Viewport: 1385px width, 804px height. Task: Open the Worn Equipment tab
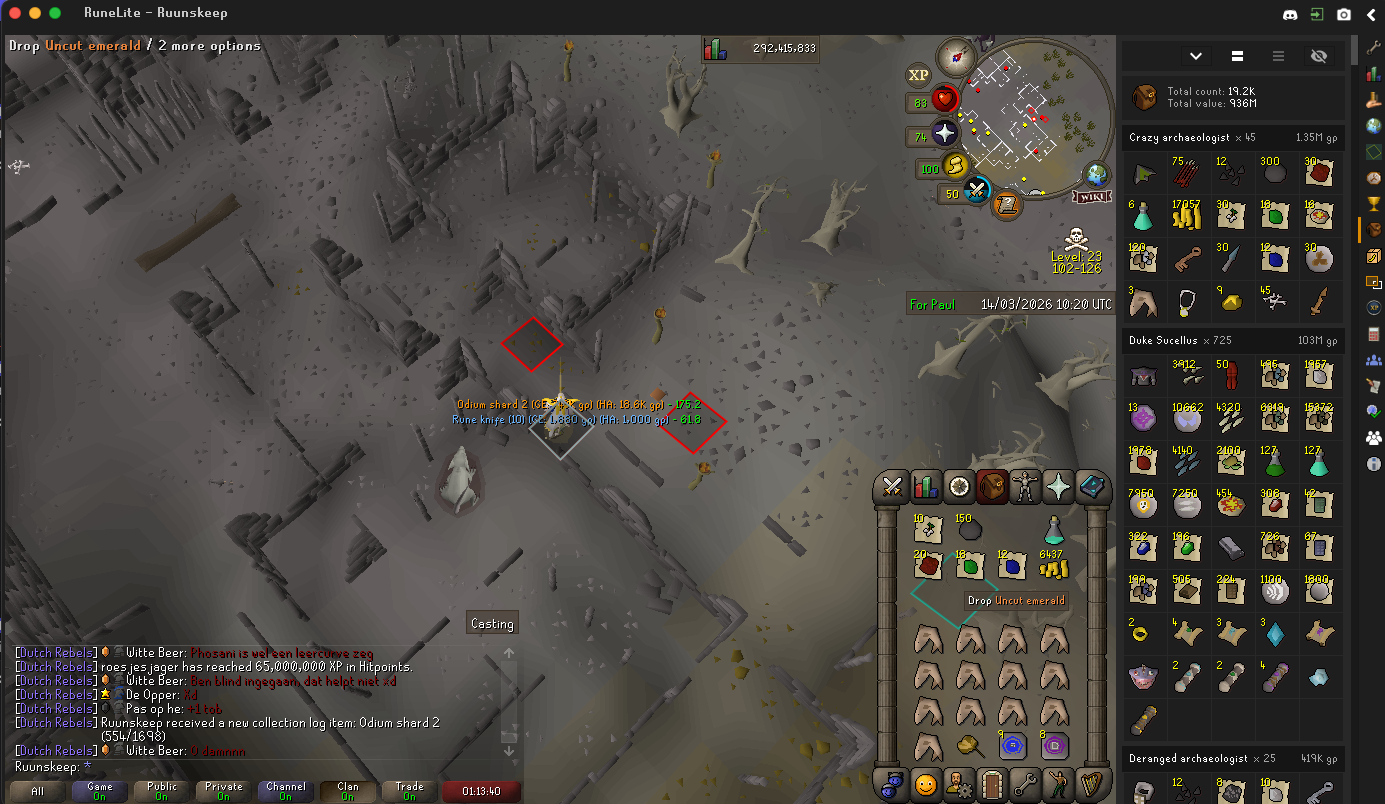coord(1025,487)
